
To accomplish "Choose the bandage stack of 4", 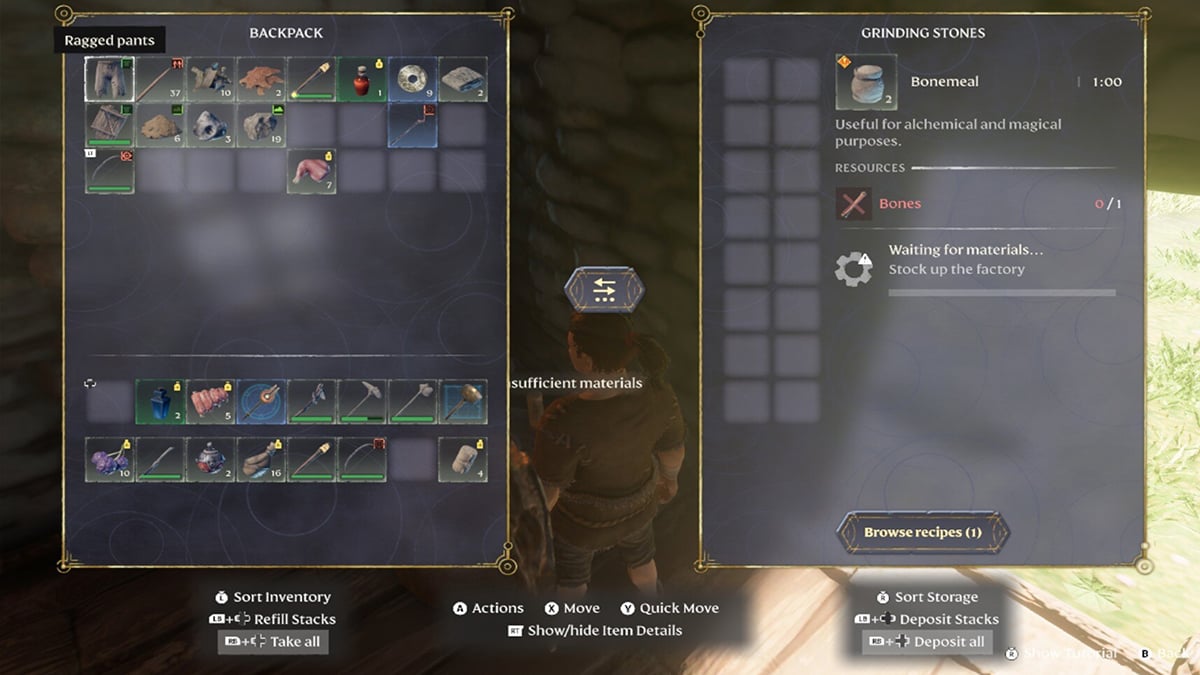I will click(462, 459).
